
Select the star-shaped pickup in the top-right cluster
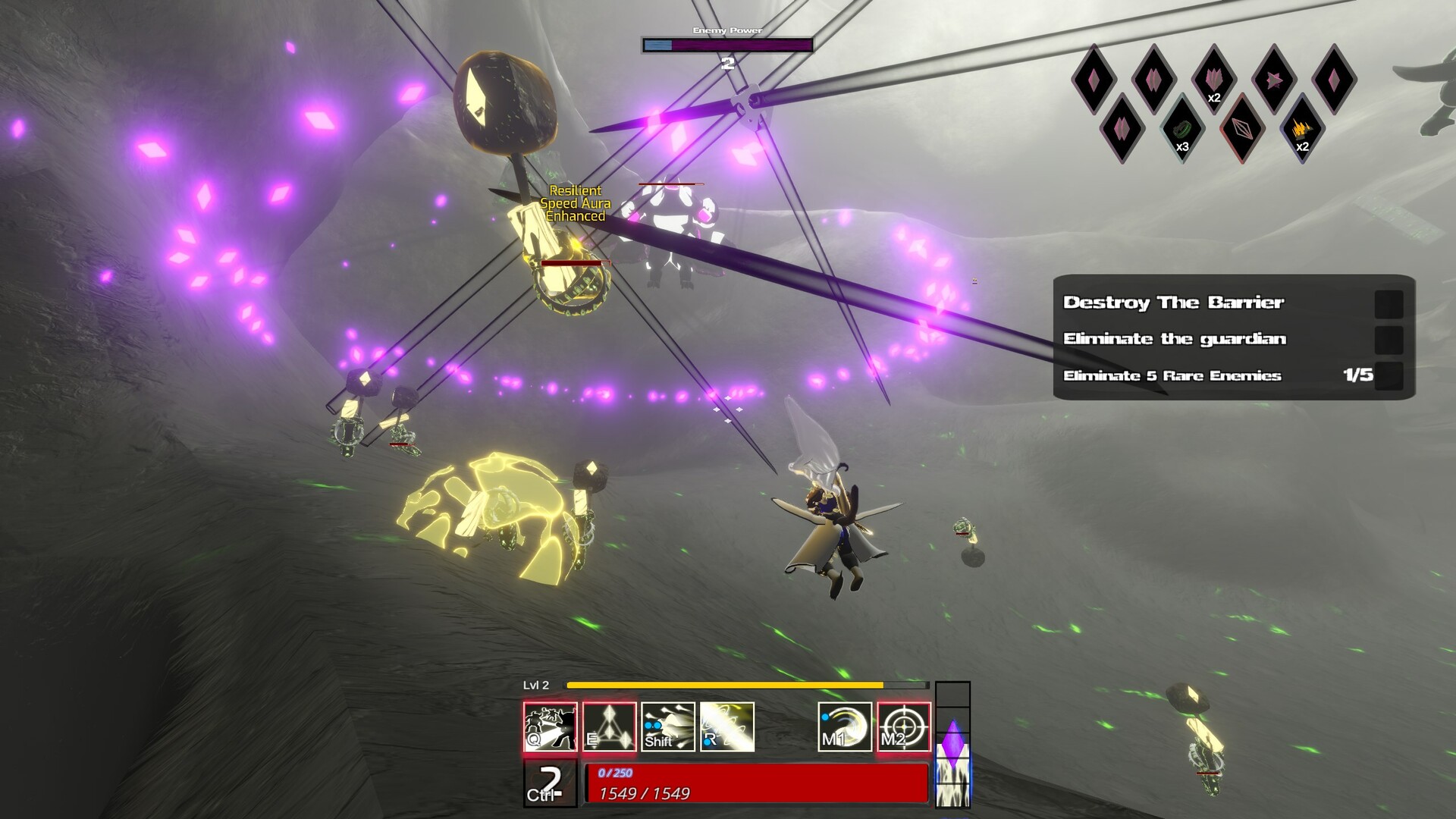tap(1273, 80)
